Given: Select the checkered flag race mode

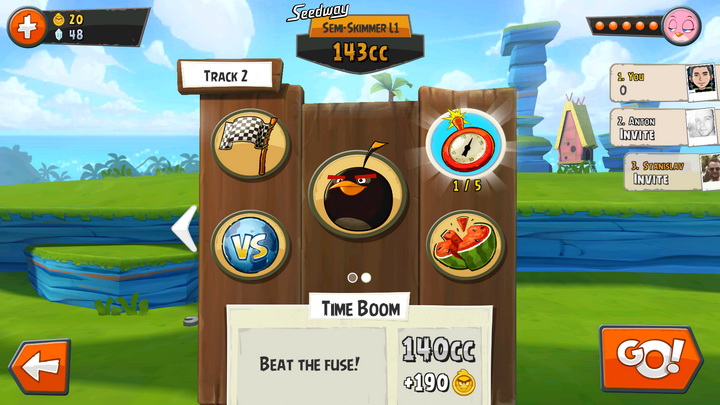Looking at the screenshot, I should tap(250, 145).
